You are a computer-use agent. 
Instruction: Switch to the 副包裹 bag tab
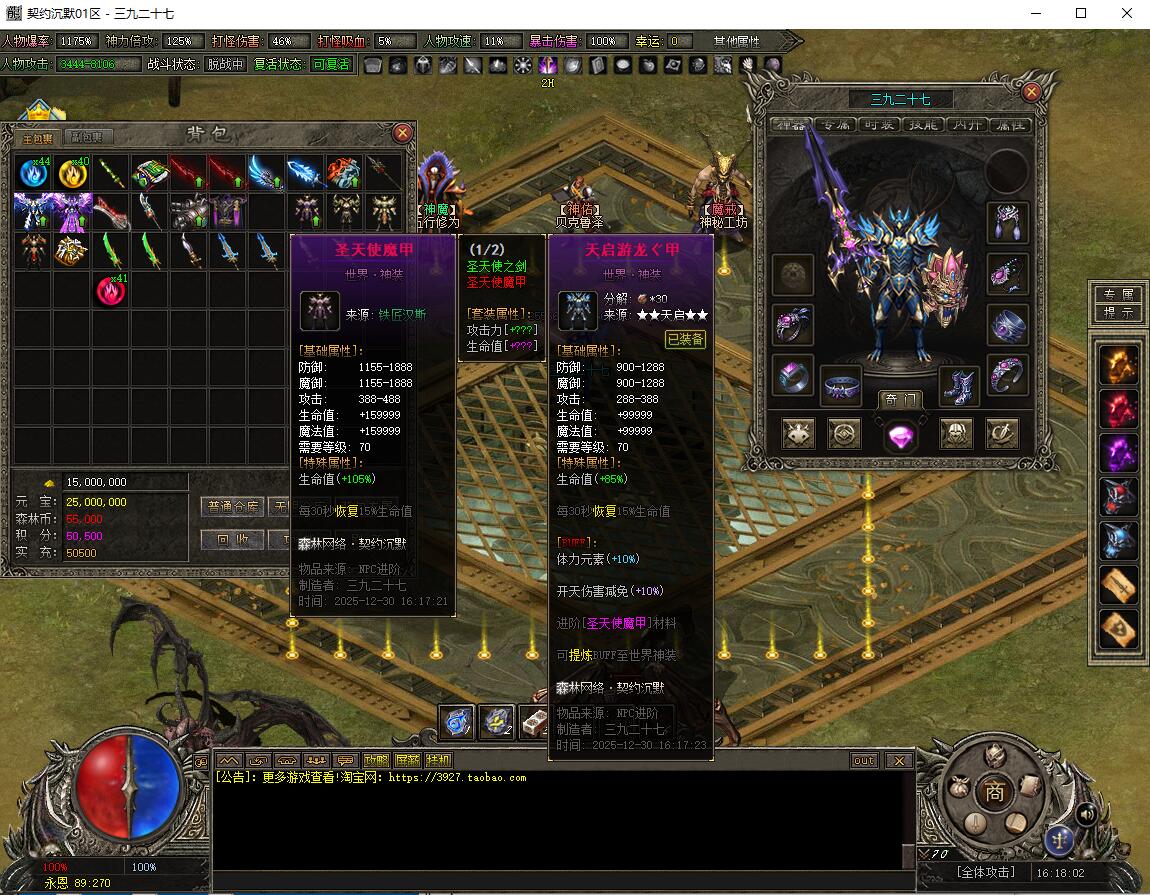pyautogui.click(x=86, y=137)
